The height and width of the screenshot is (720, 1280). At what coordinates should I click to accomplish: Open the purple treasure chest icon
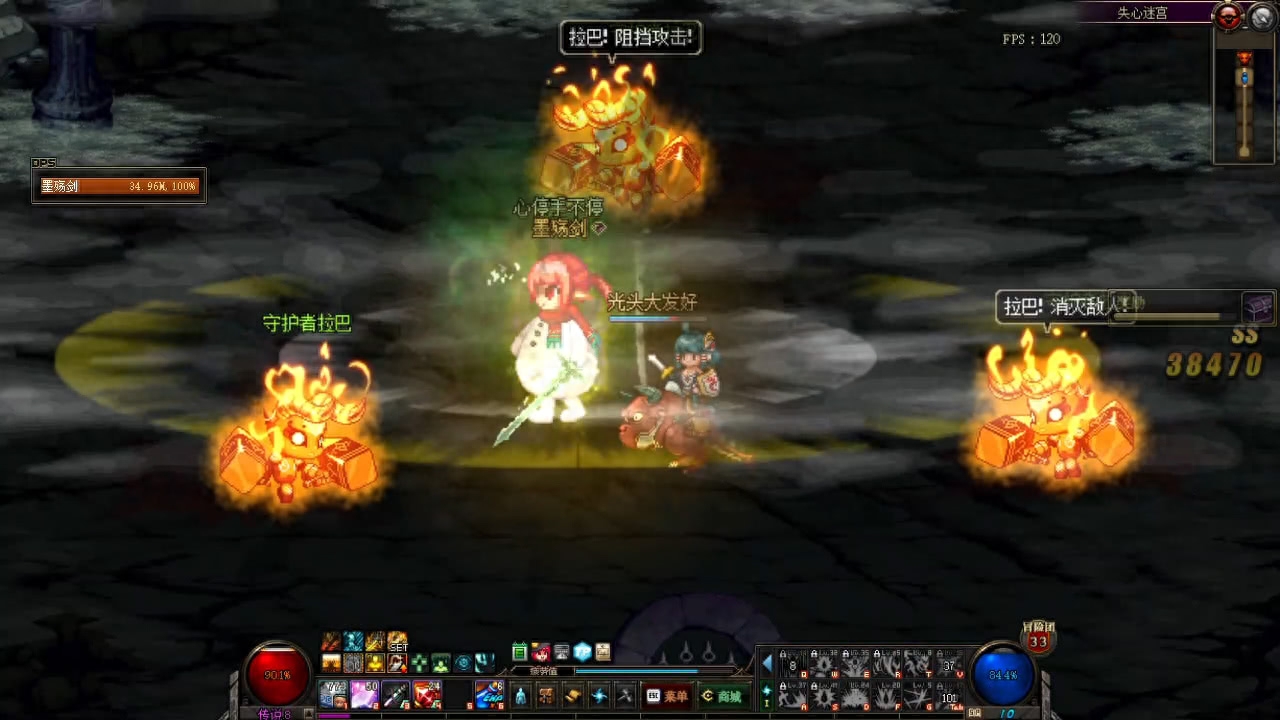[1258, 307]
